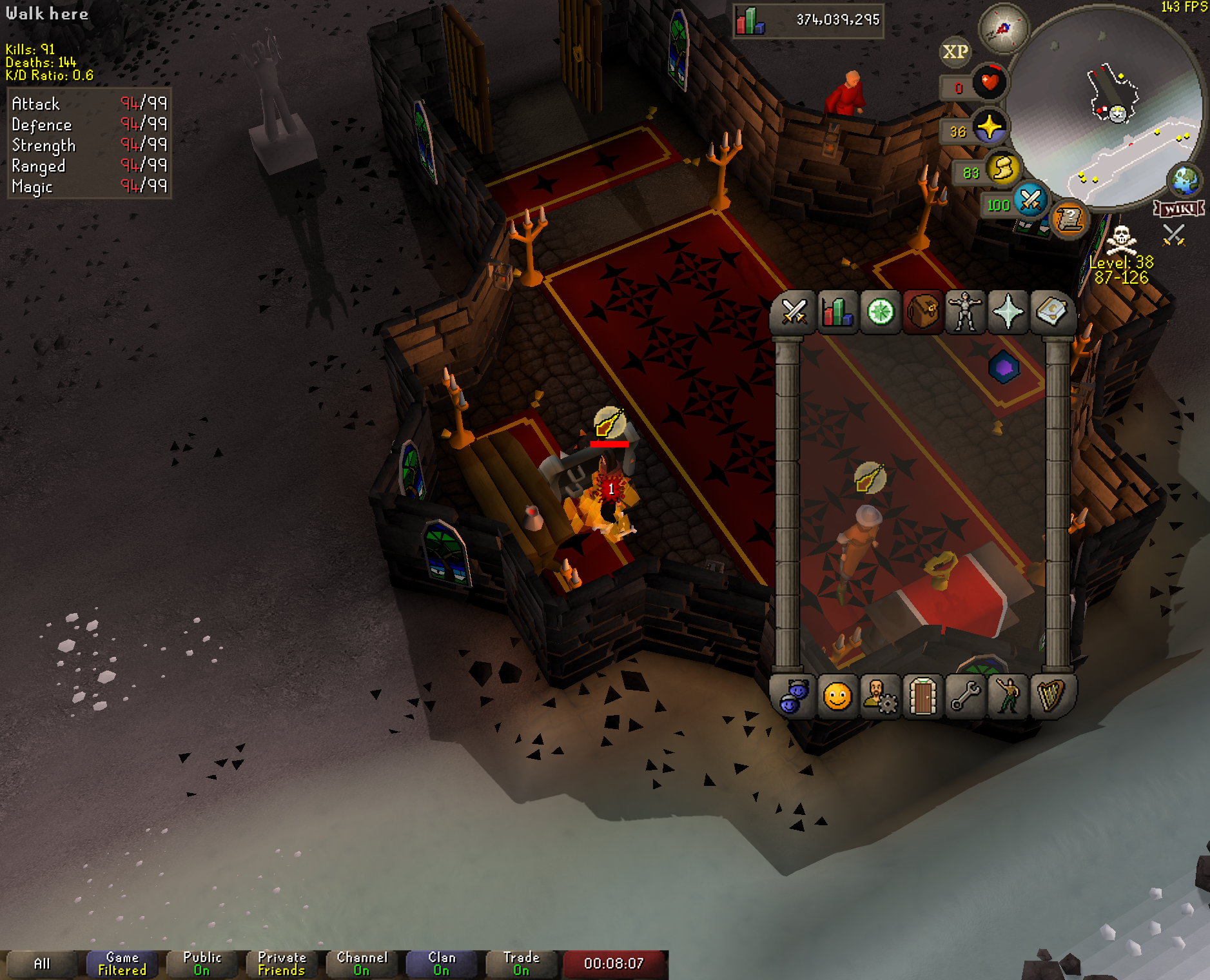Switch to the Emotes tab
Viewport: 1210px width, 980px height.
click(1008, 696)
